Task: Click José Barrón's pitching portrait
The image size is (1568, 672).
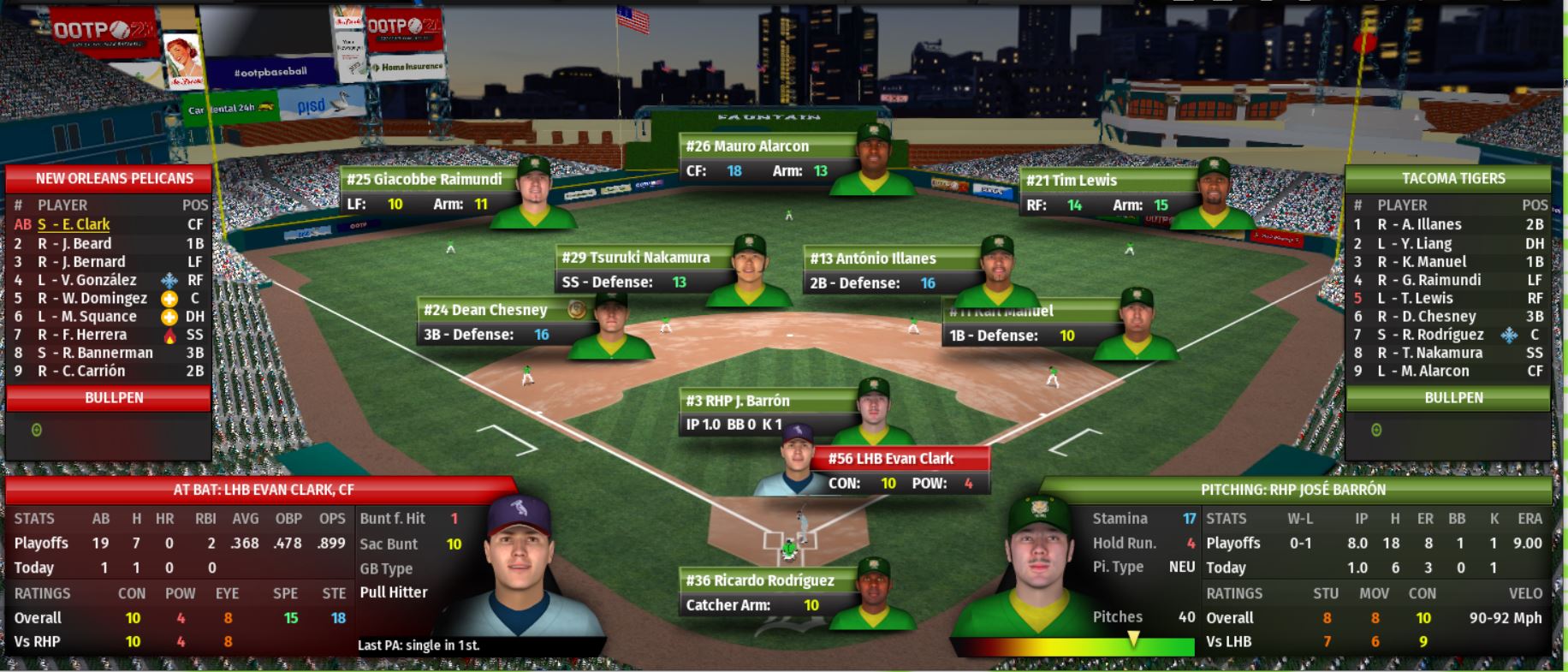Action: 1038,565
